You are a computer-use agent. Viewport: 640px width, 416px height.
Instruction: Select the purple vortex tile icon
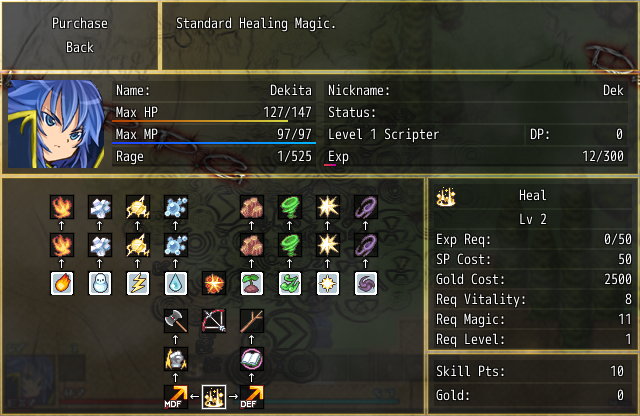(x=366, y=283)
